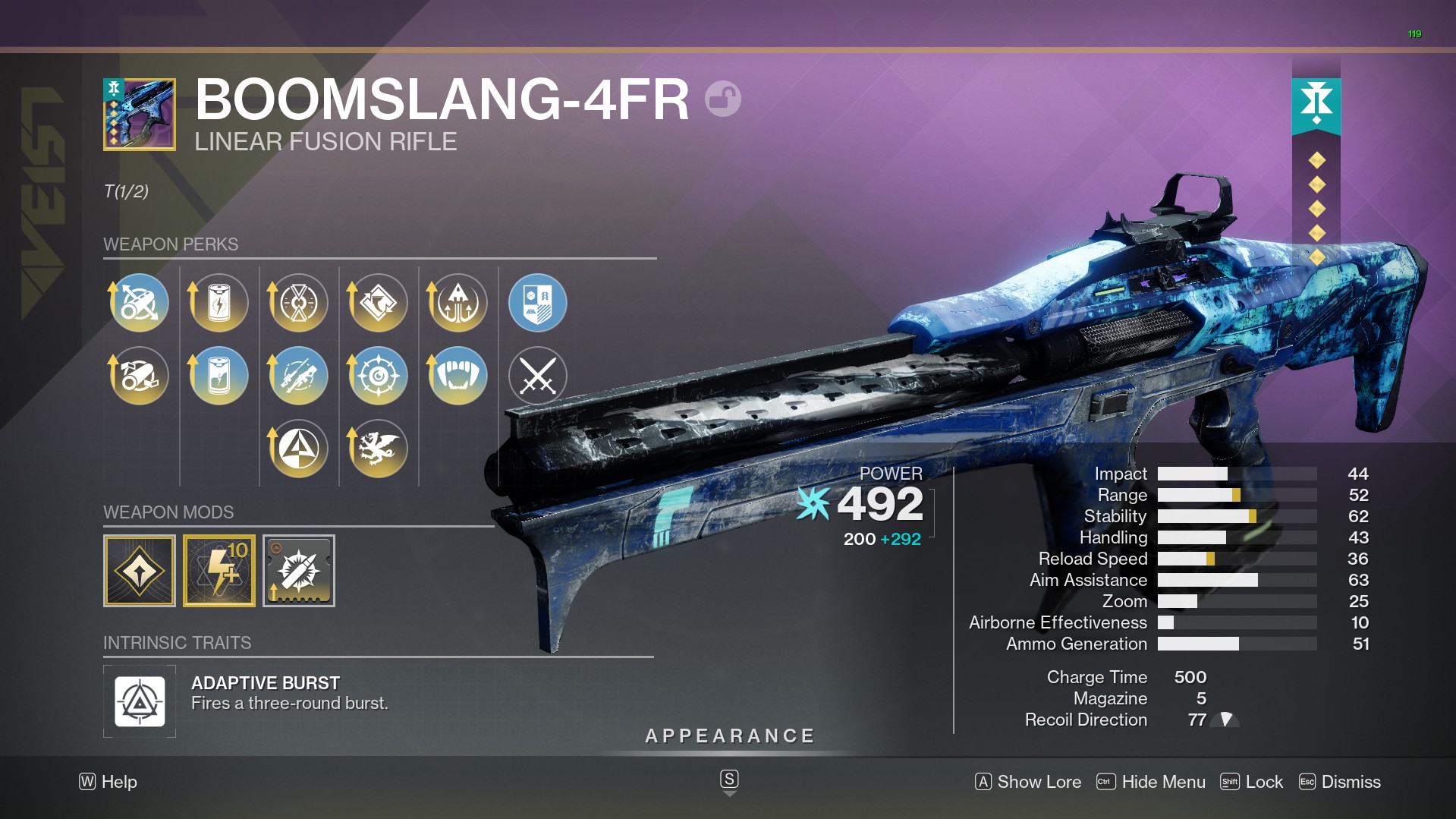Choose the two rifles perk icon
Image resolution: width=1456 pixels, height=819 pixels.
click(299, 376)
